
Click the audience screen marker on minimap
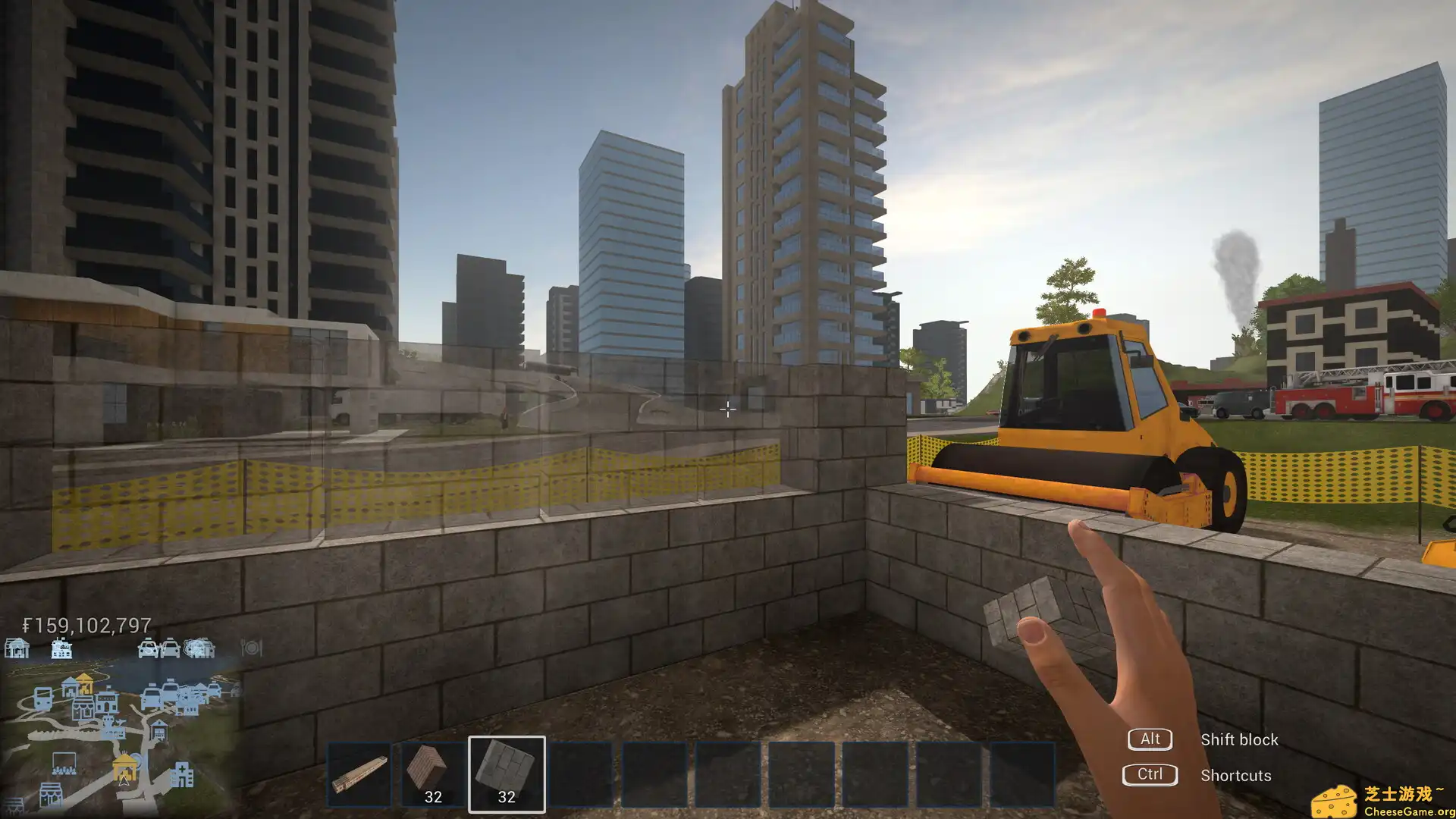coord(64,763)
